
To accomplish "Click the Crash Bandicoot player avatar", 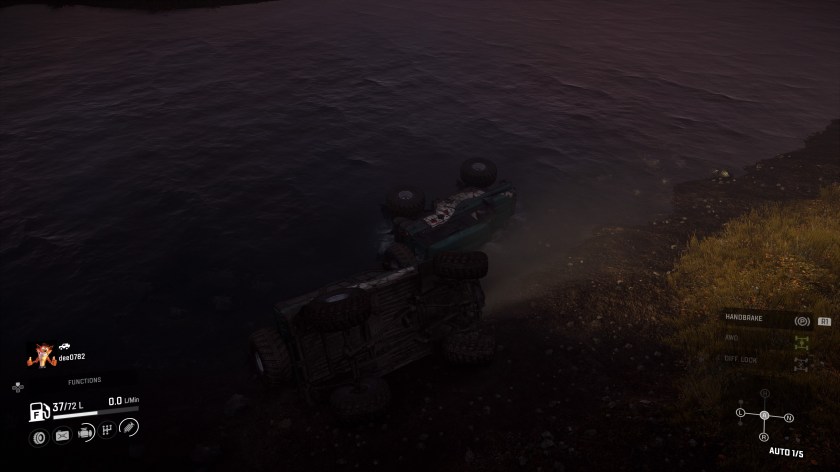I will click(x=43, y=353).
